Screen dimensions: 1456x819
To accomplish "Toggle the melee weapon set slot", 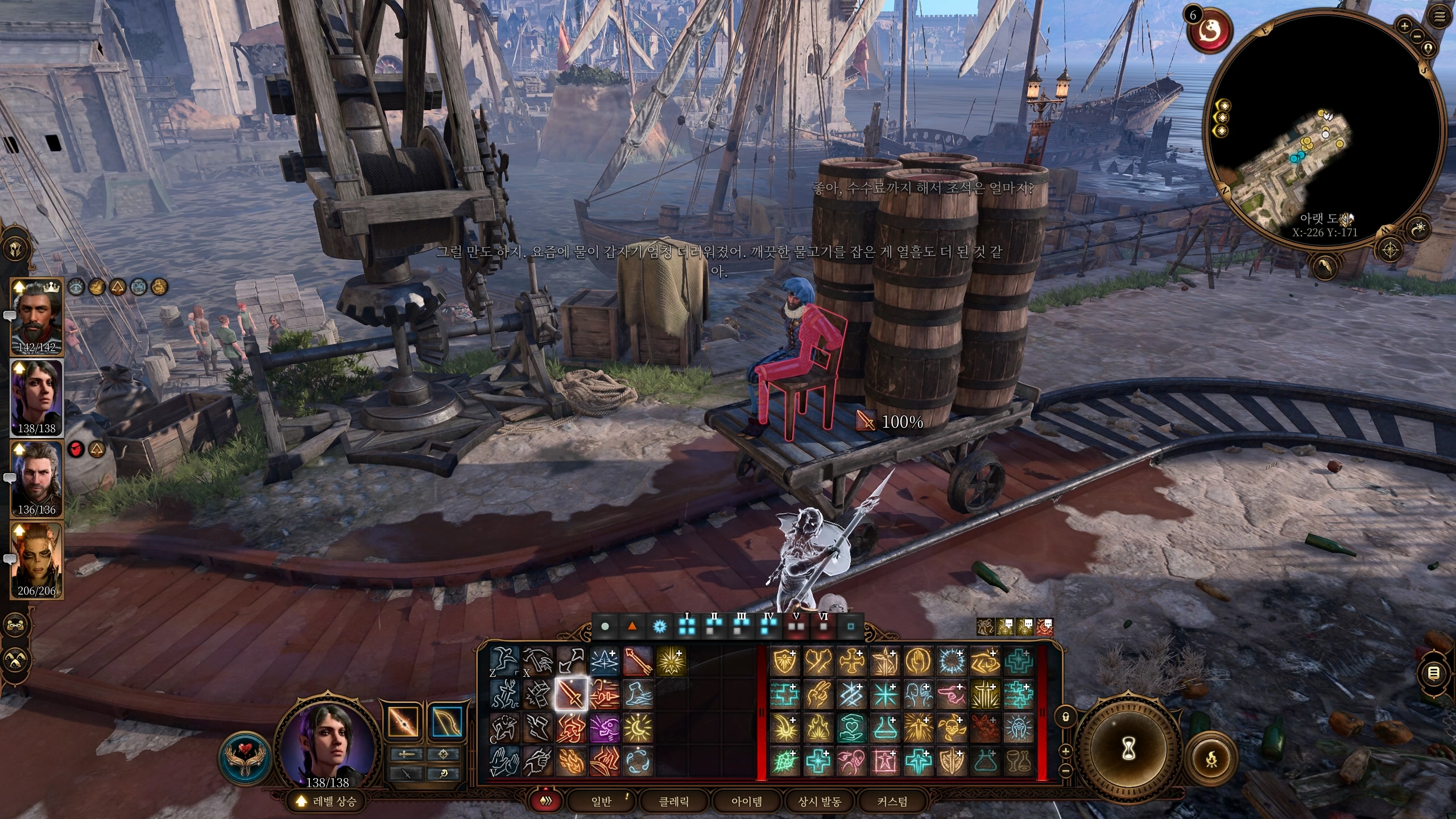I will point(404,722).
